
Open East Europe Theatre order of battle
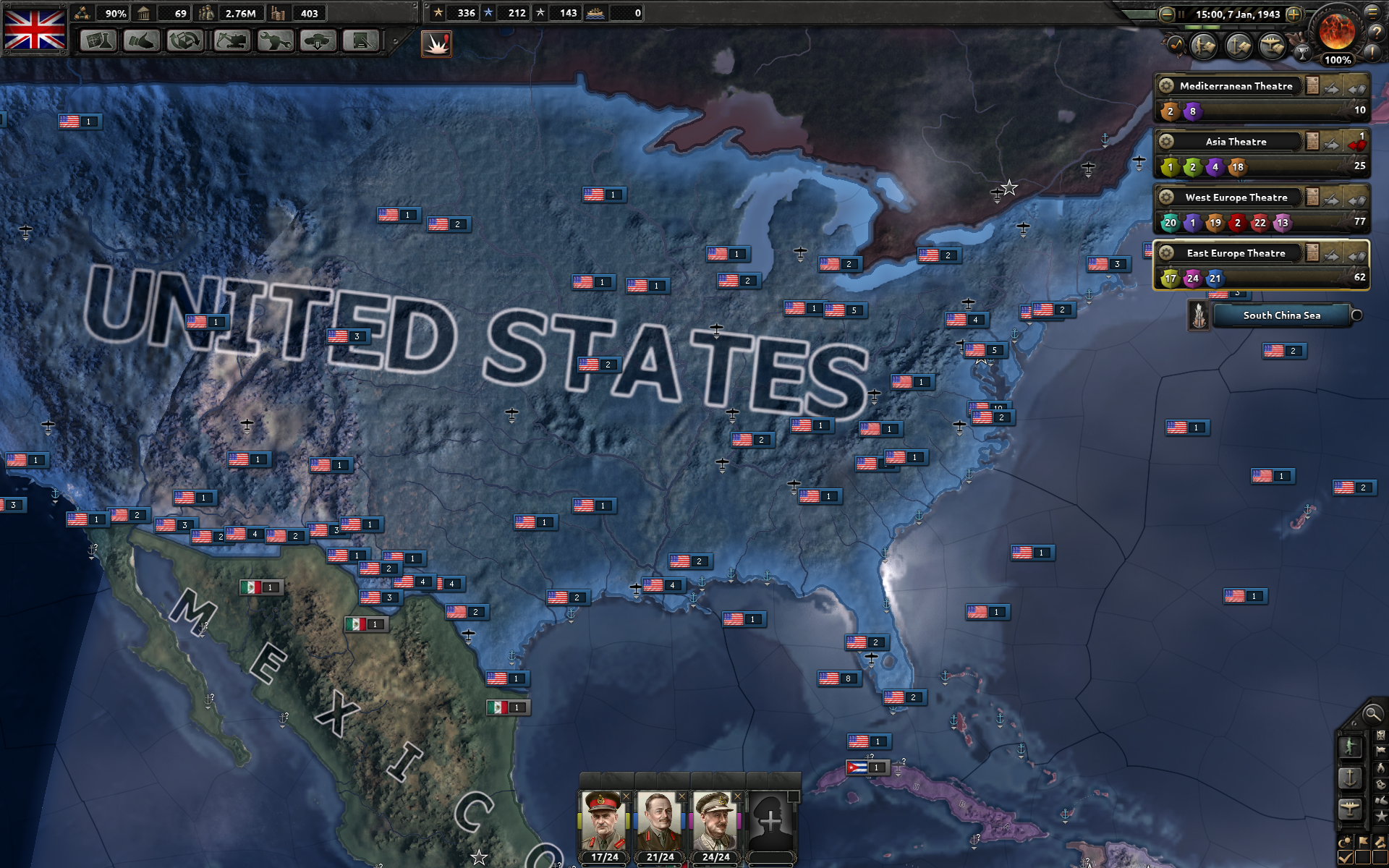pos(1312,253)
